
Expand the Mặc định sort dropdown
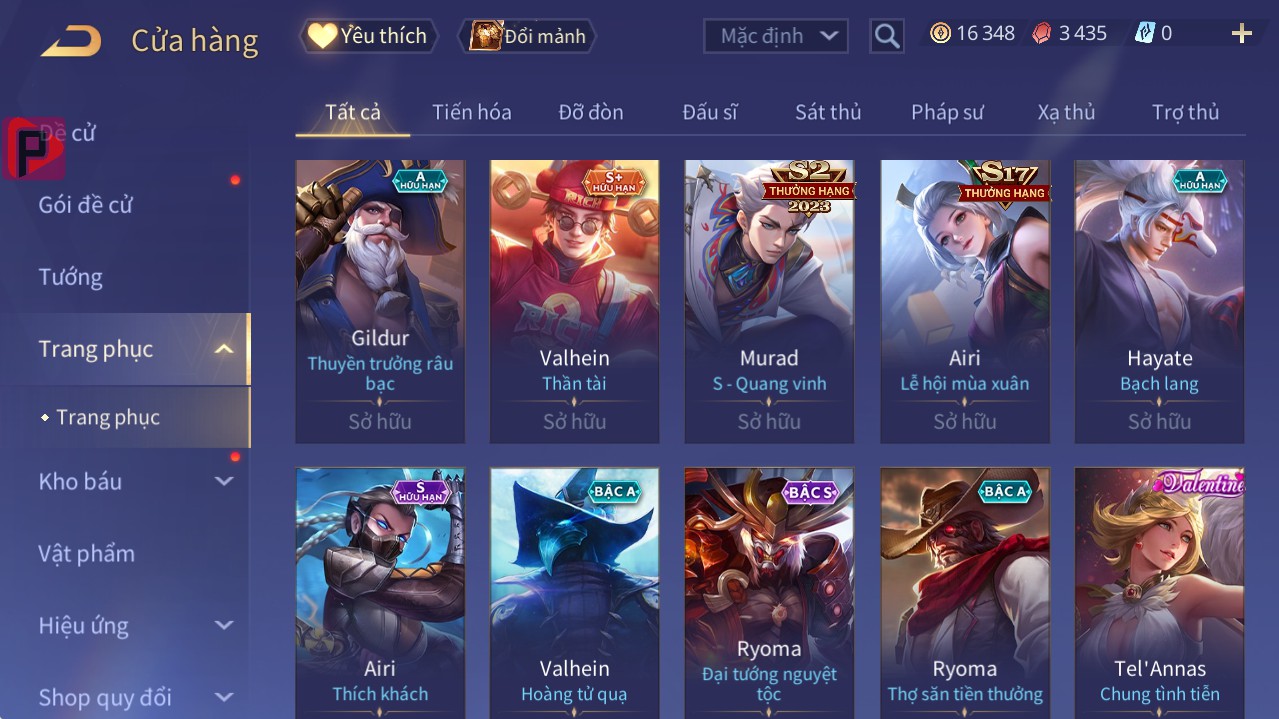pos(776,36)
